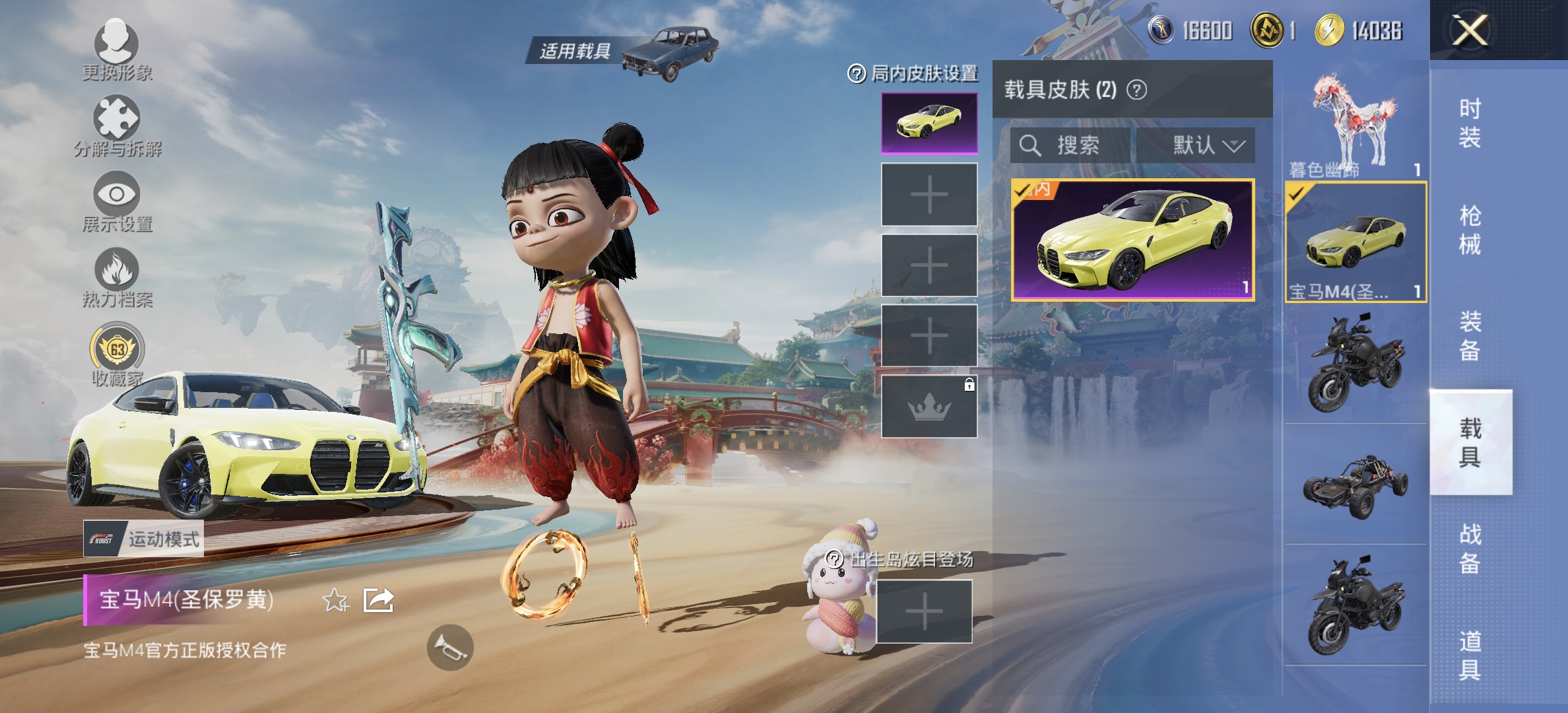The height and width of the screenshot is (713, 1568).
Task: Share the BMW M4 skin
Action: click(x=379, y=600)
